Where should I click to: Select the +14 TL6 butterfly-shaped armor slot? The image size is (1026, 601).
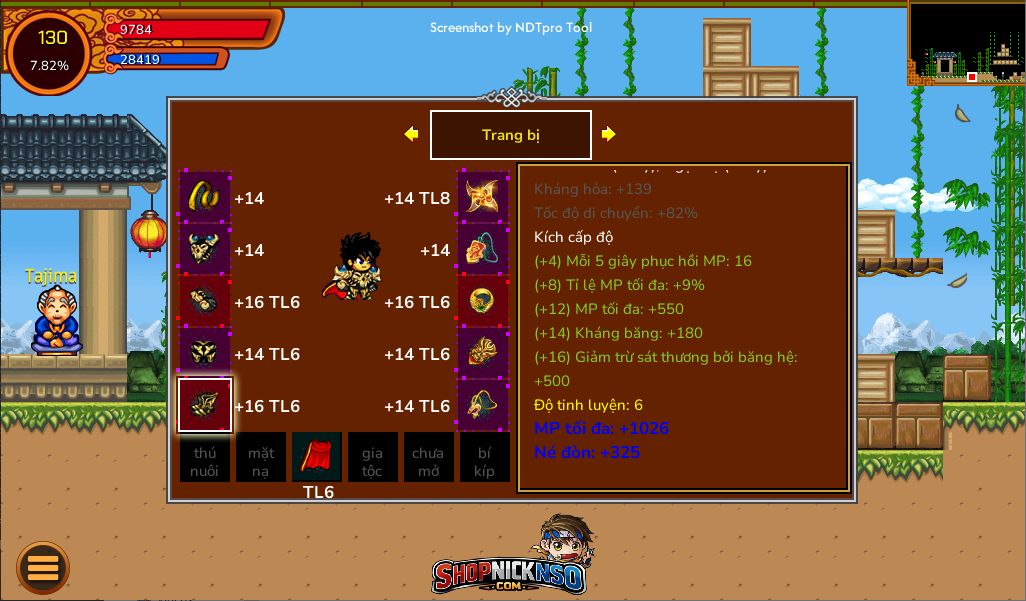[x=205, y=353]
